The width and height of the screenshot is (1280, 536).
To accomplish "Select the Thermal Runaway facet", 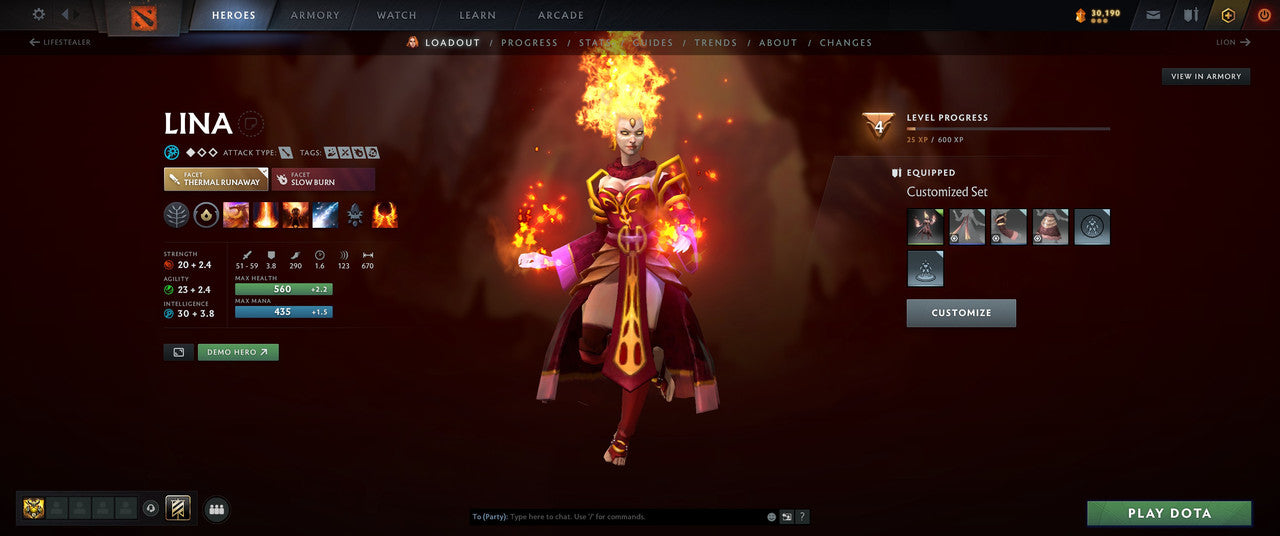I will tap(215, 179).
